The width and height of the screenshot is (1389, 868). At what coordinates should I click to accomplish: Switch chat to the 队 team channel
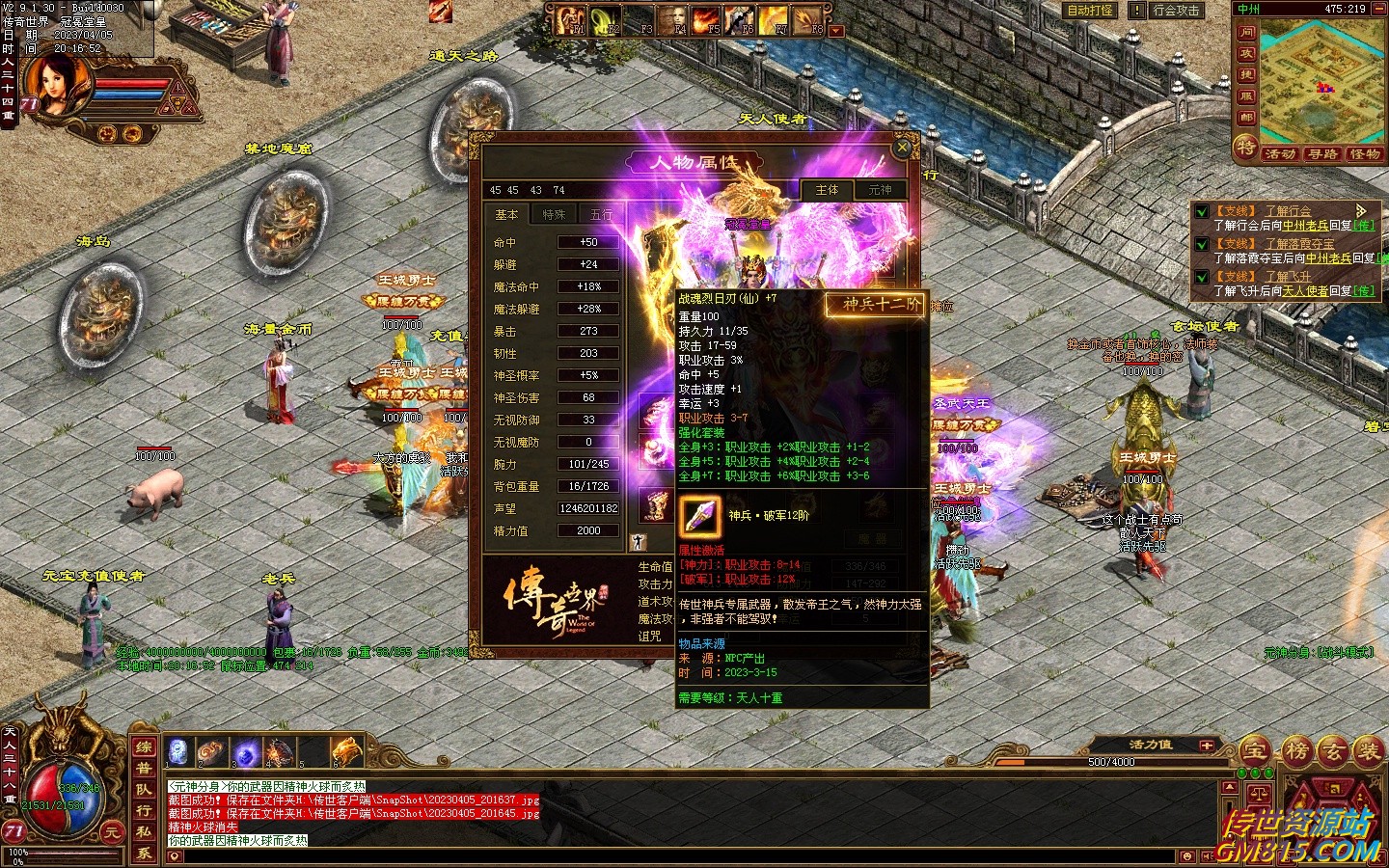pyautogui.click(x=144, y=789)
